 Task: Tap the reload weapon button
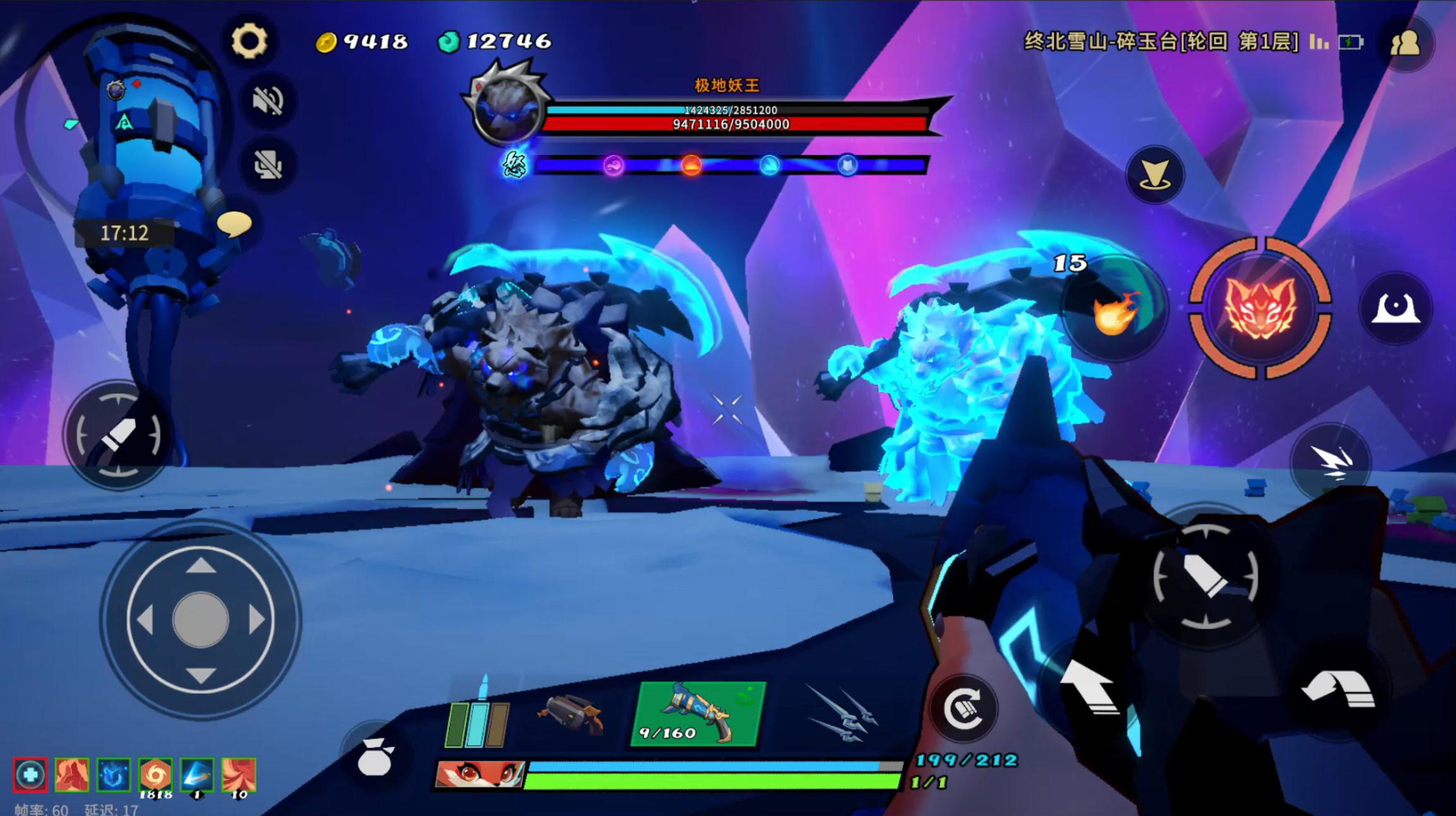[x=963, y=708]
